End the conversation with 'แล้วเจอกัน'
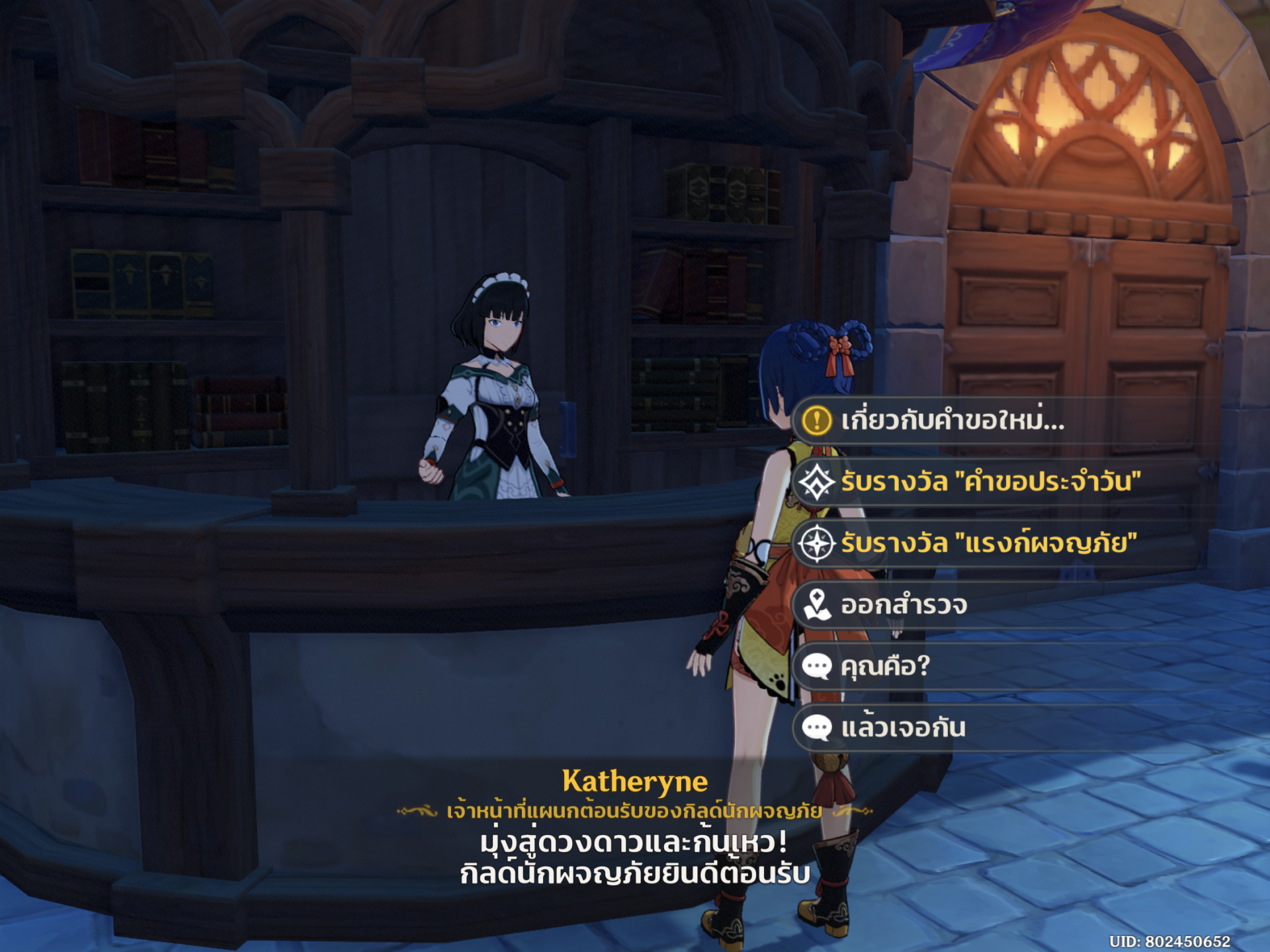Screen dimensions: 1270x952 (x=903, y=728)
